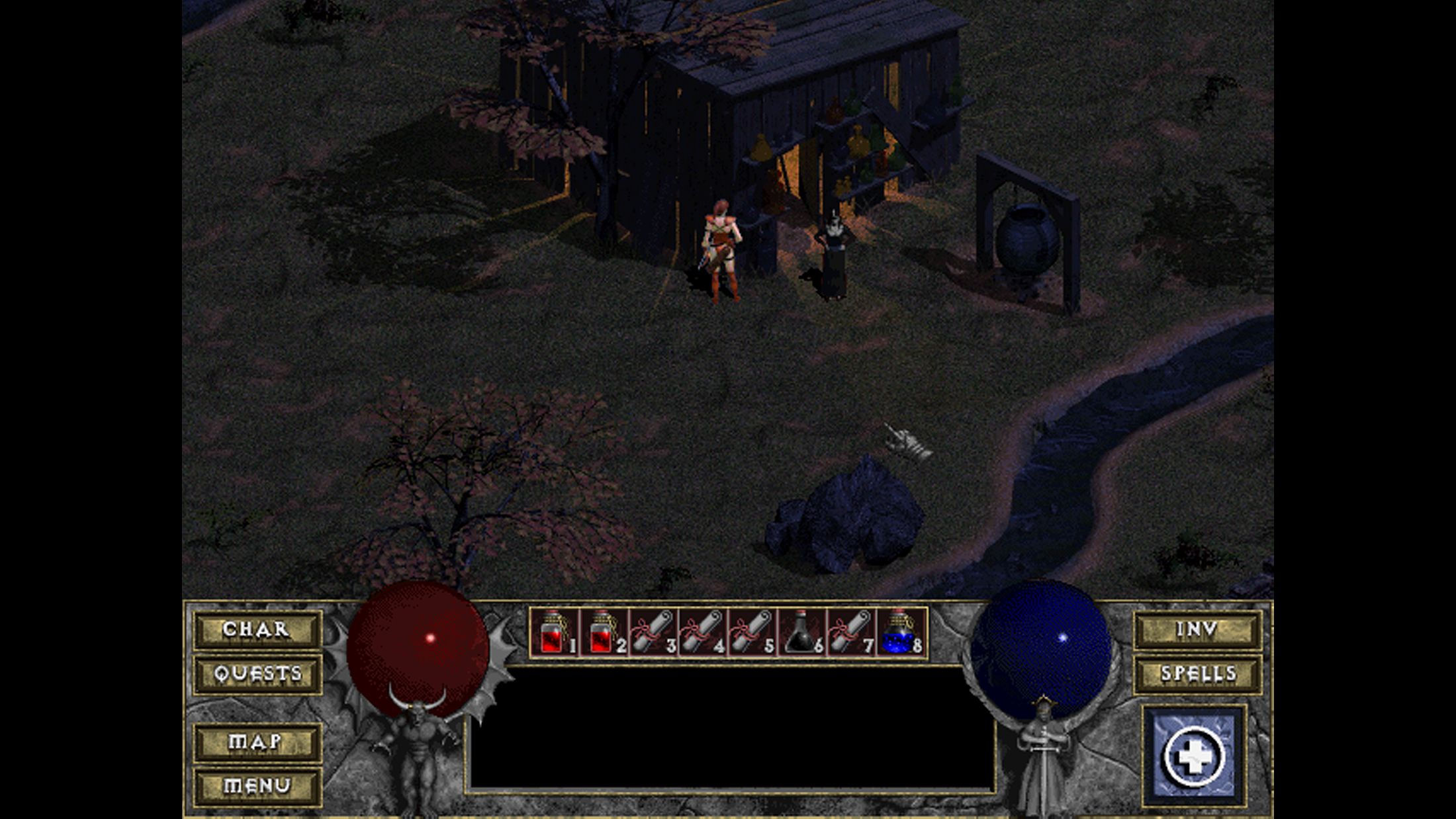The height and width of the screenshot is (819, 1456).
Task: Open the INV inventory panel
Action: point(1197,629)
